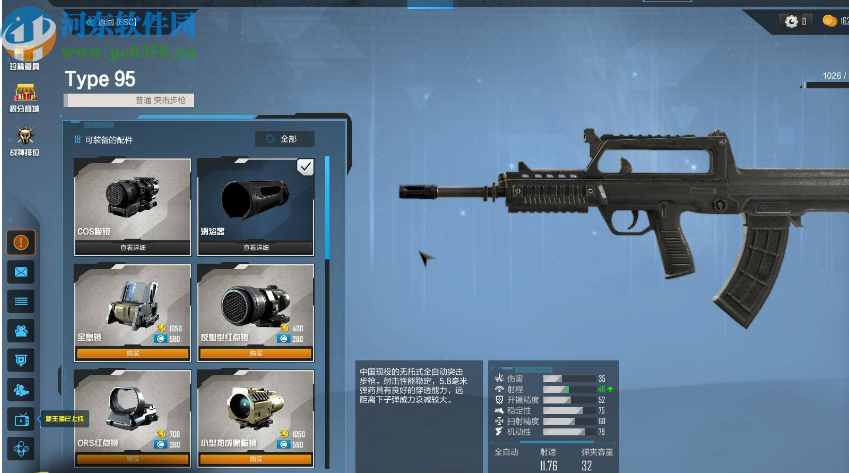The image size is (849, 473).
Task: Open the shield badge icon in sidebar
Action: coord(22,360)
